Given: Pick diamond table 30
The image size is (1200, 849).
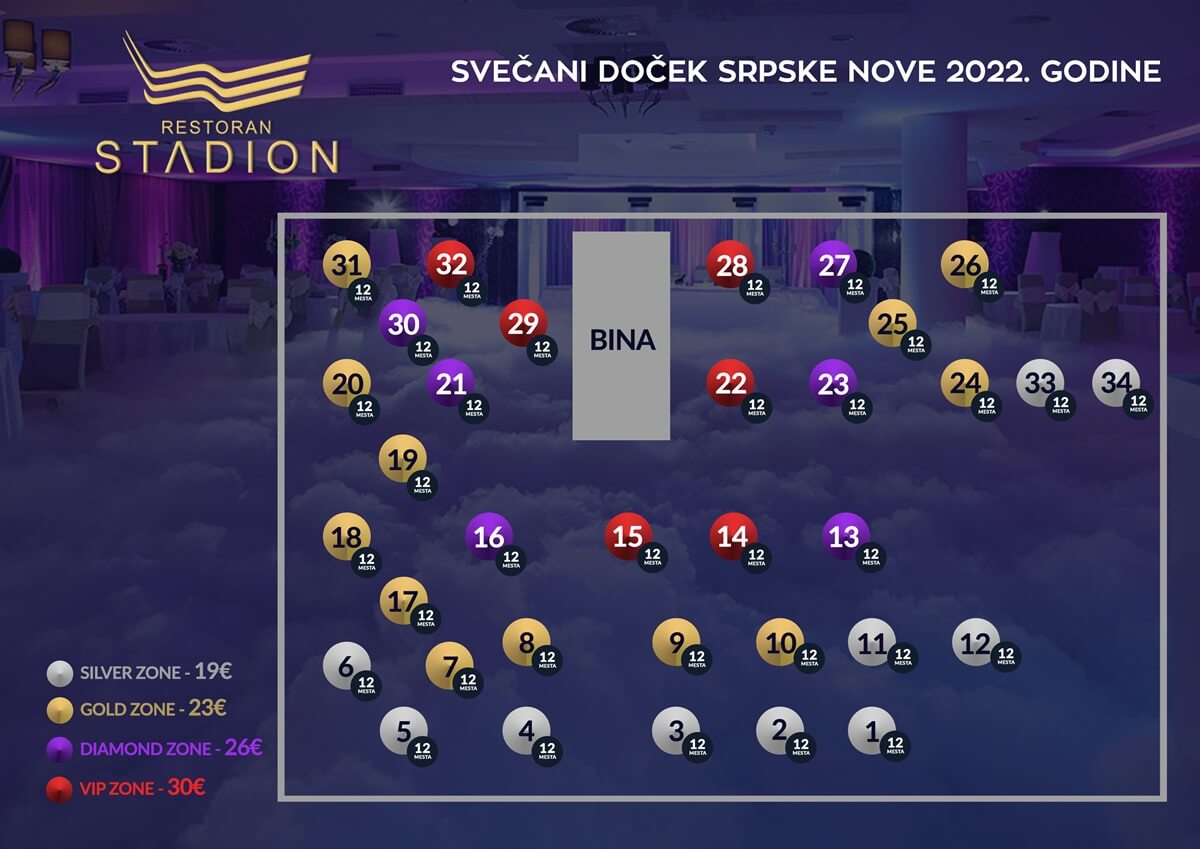Looking at the screenshot, I should [403, 323].
